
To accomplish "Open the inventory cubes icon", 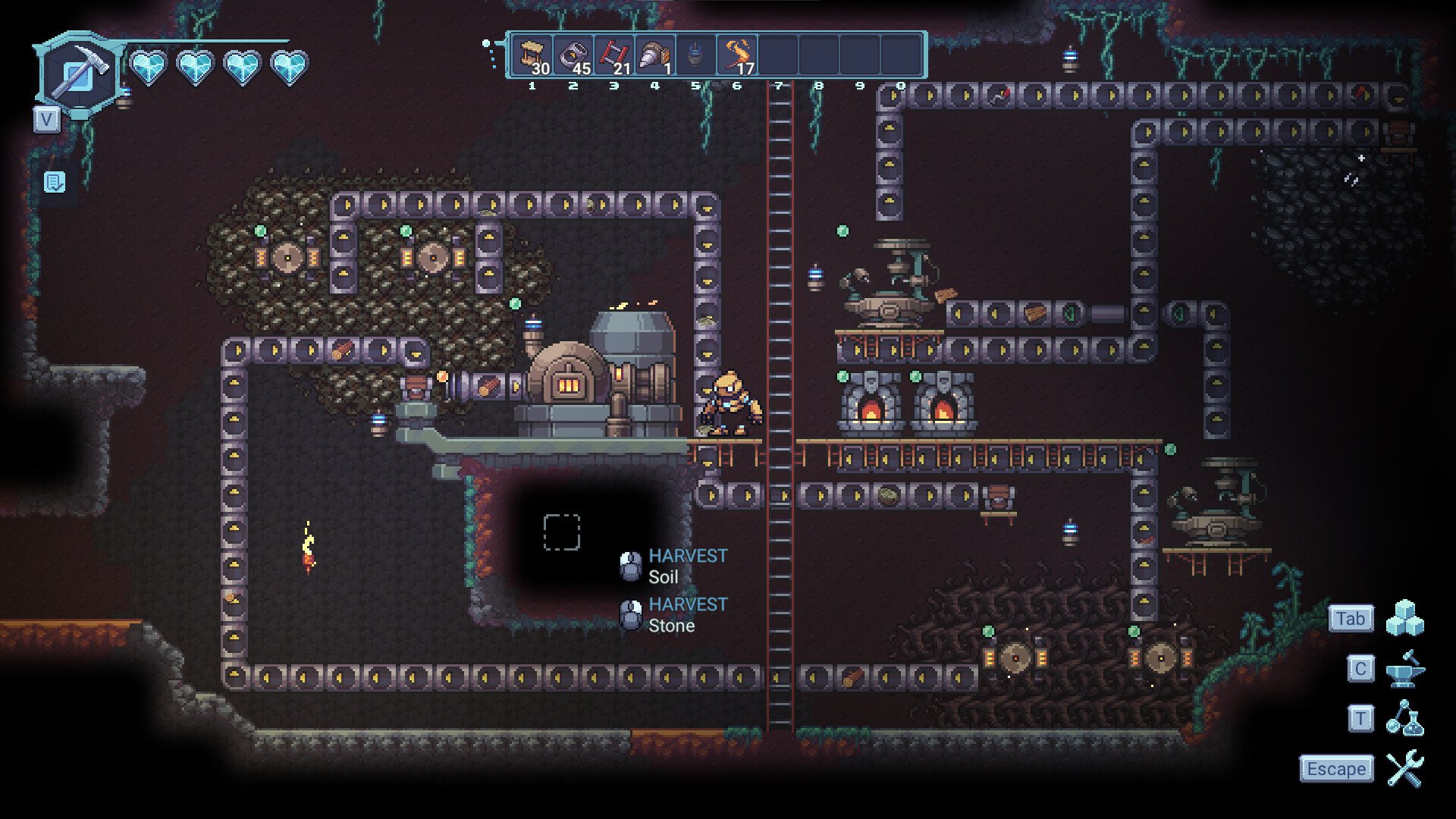I will click(x=1404, y=618).
